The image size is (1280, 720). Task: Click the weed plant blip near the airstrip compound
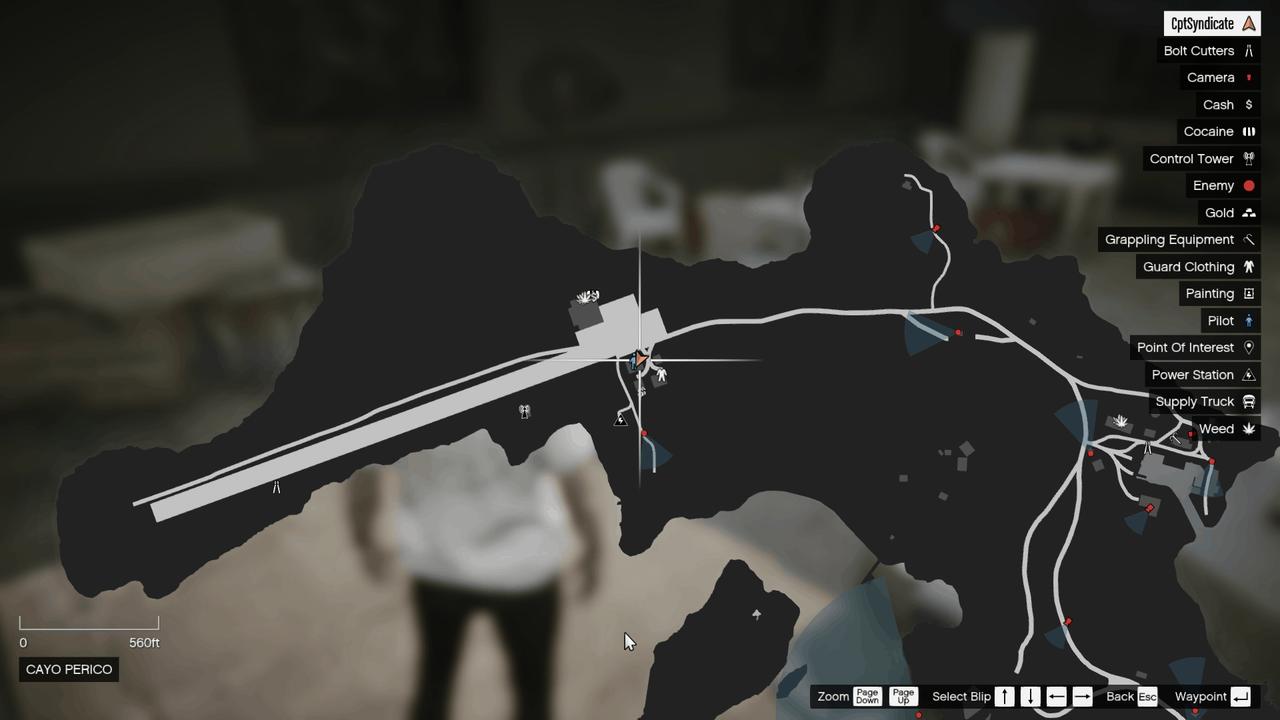(589, 296)
